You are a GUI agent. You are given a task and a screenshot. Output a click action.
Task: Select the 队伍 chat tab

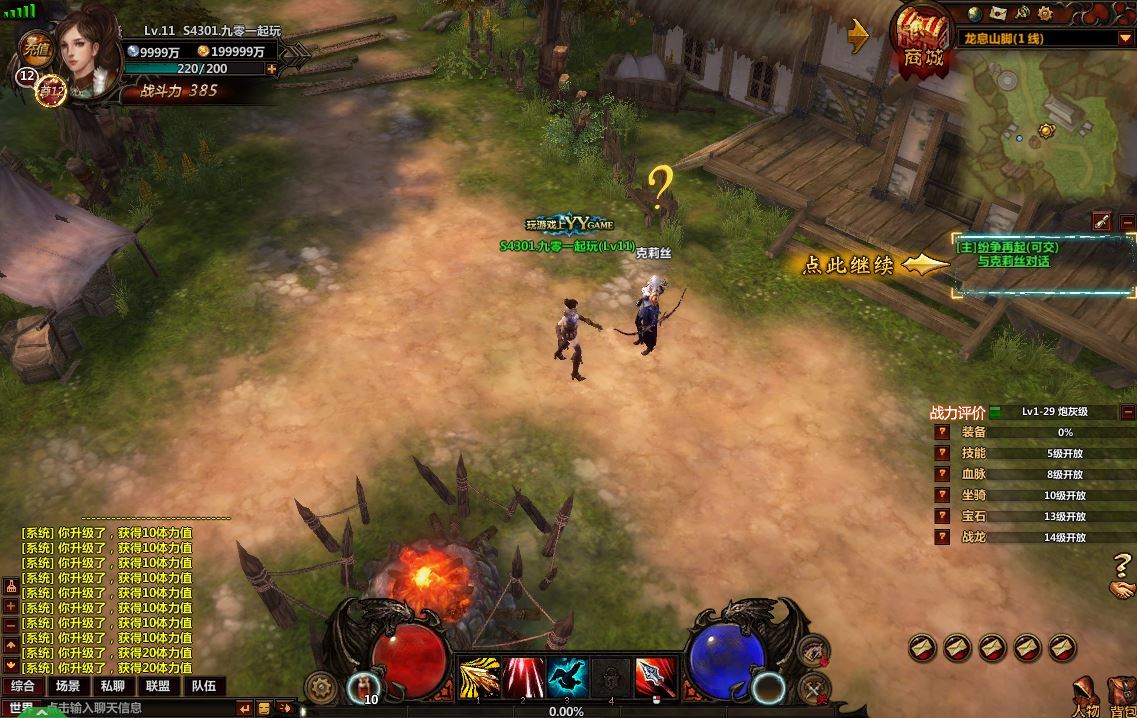(203, 686)
